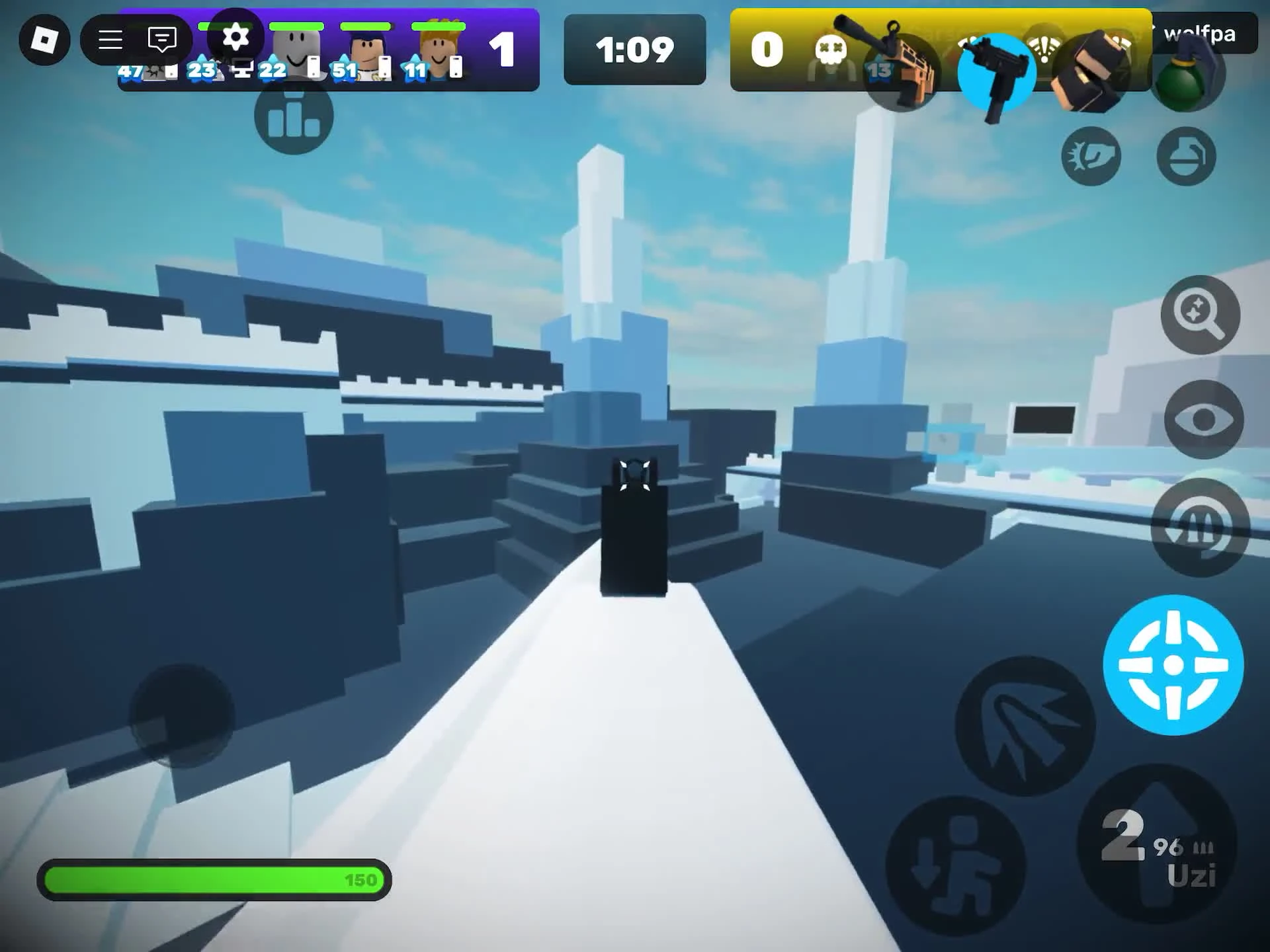Screen dimensions: 1270x952
Task: Tap the melee punch attack icon
Action: pos(1090,155)
